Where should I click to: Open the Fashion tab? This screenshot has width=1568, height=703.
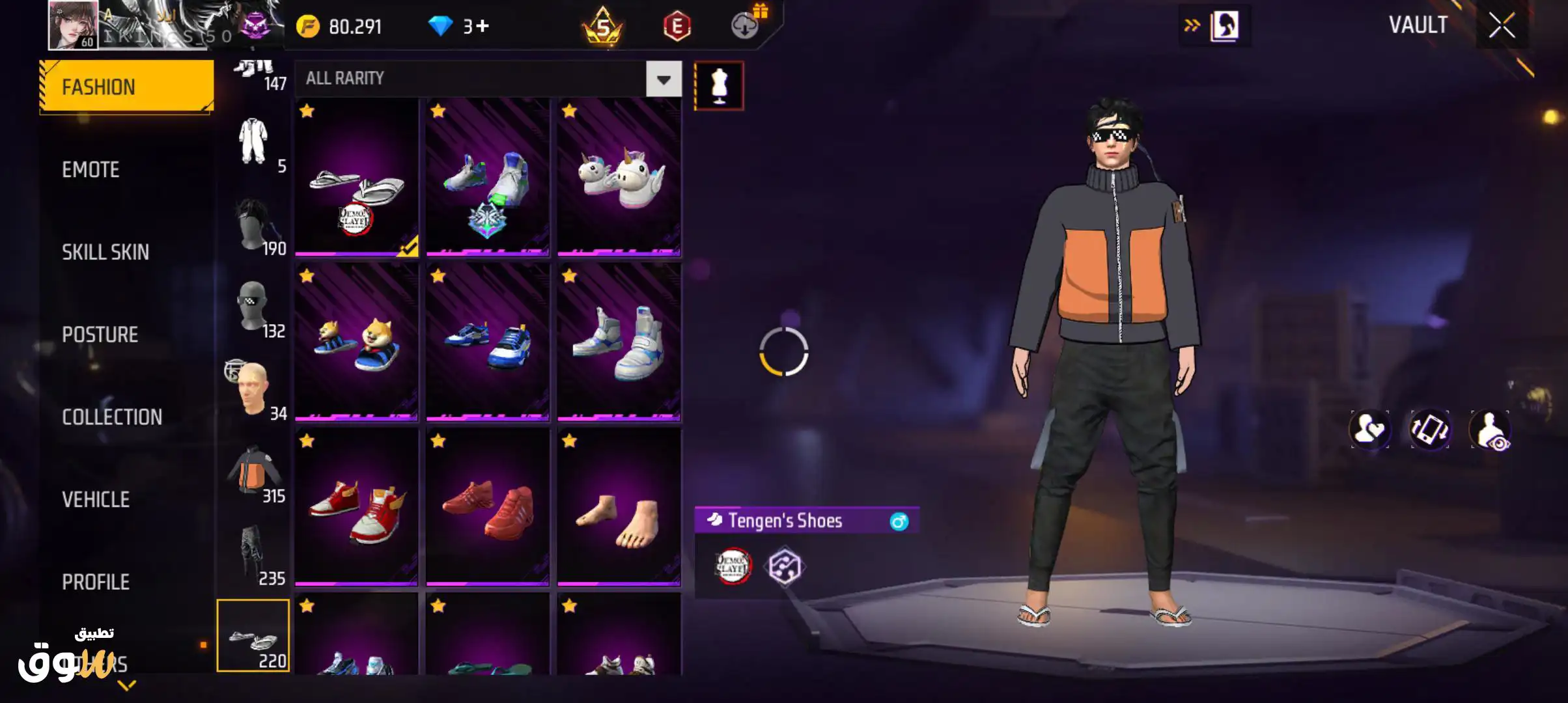pyautogui.click(x=126, y=87)
